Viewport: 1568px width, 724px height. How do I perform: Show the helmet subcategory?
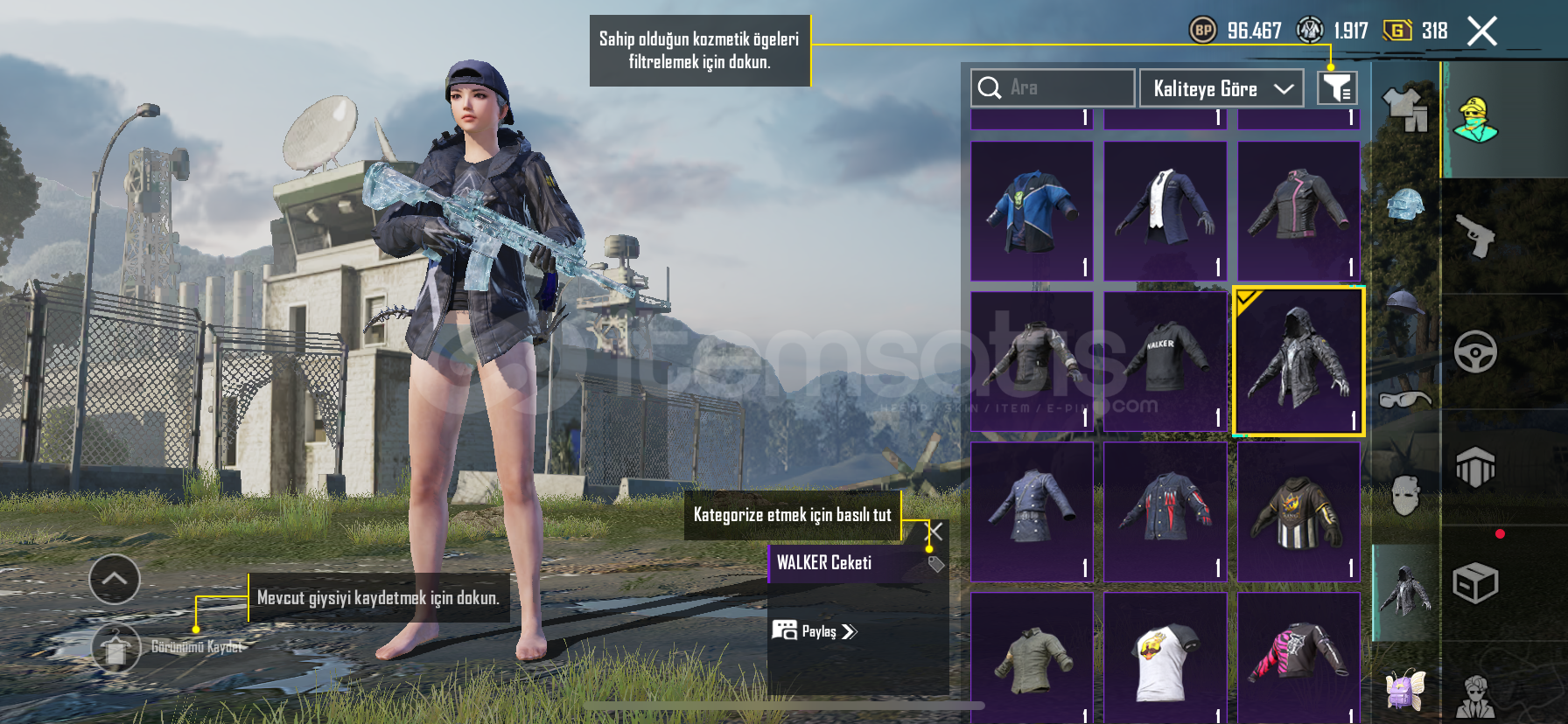coord(1405,206)
